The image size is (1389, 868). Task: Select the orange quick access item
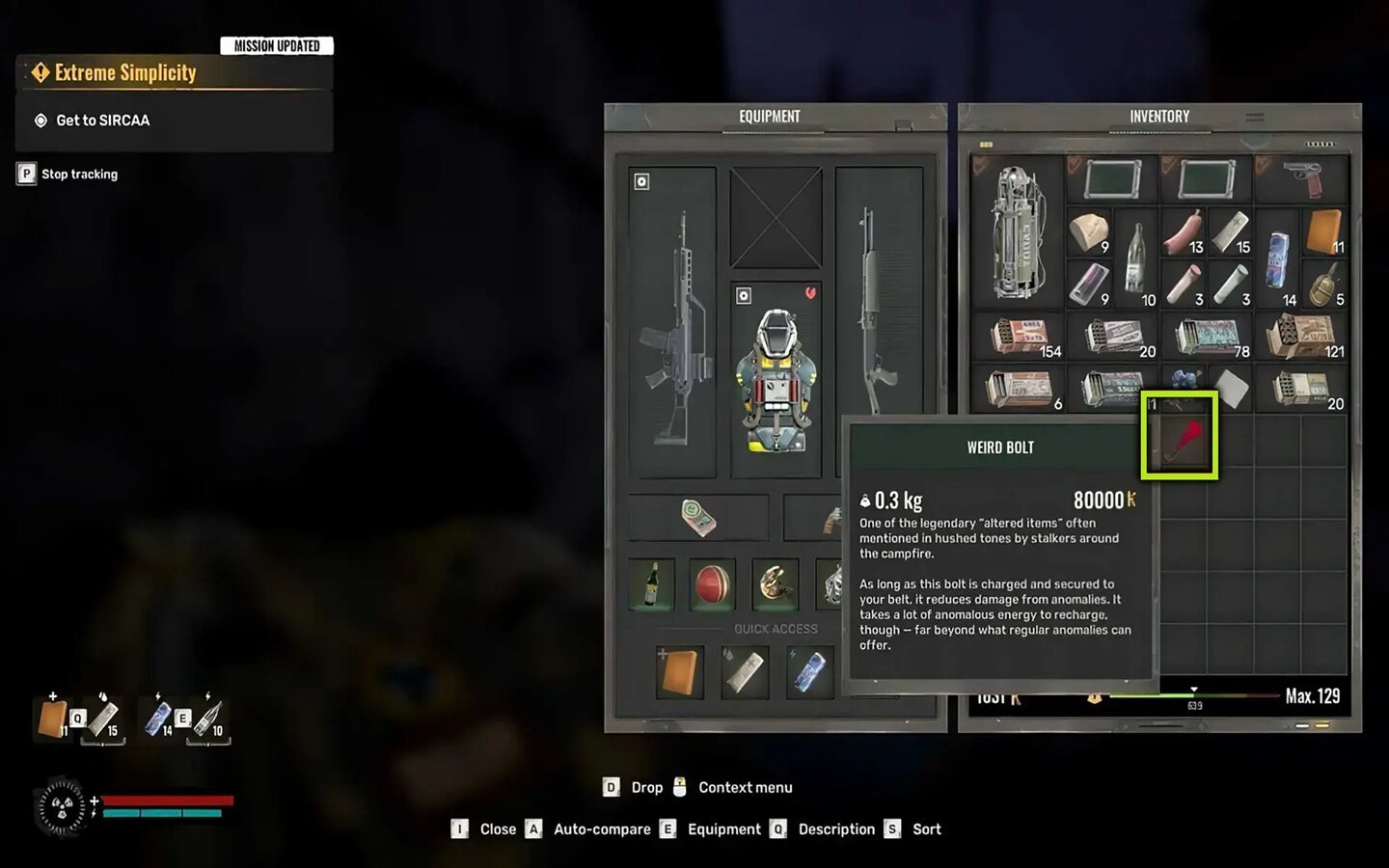679,671
